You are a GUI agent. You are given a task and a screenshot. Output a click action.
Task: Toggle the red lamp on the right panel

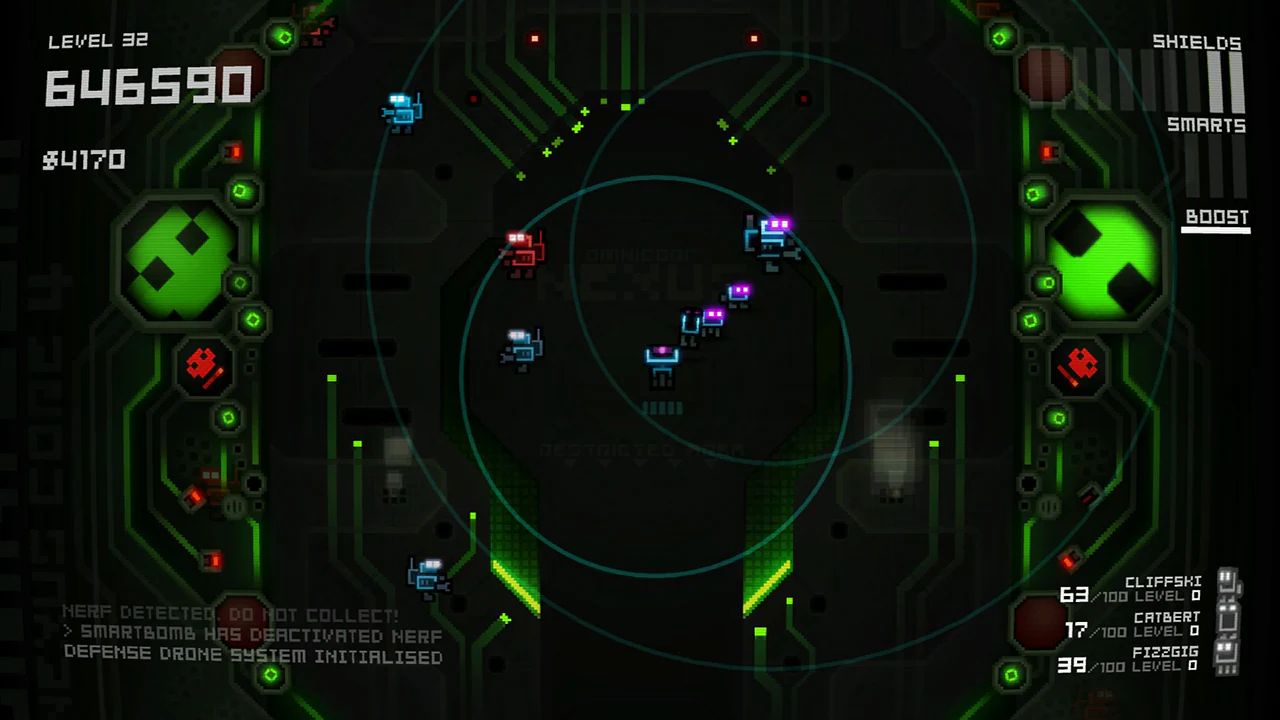pos(1048,154)
